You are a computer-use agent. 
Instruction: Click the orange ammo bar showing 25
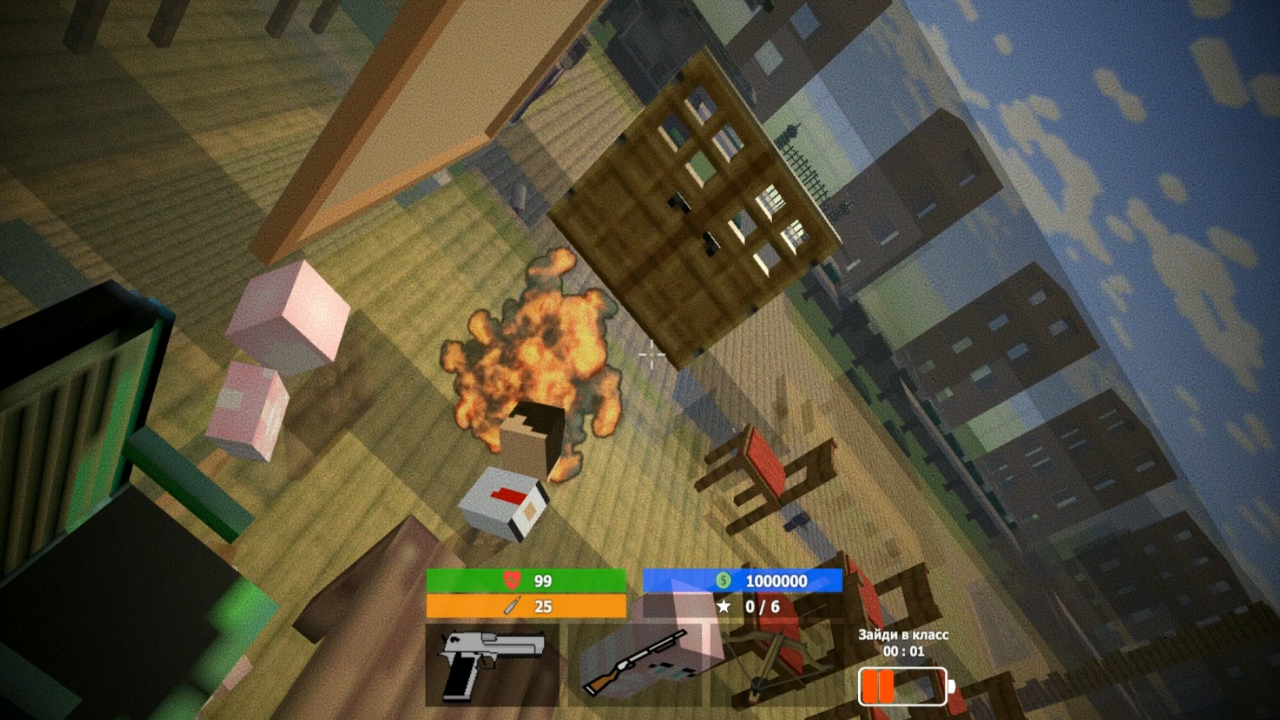528,605
